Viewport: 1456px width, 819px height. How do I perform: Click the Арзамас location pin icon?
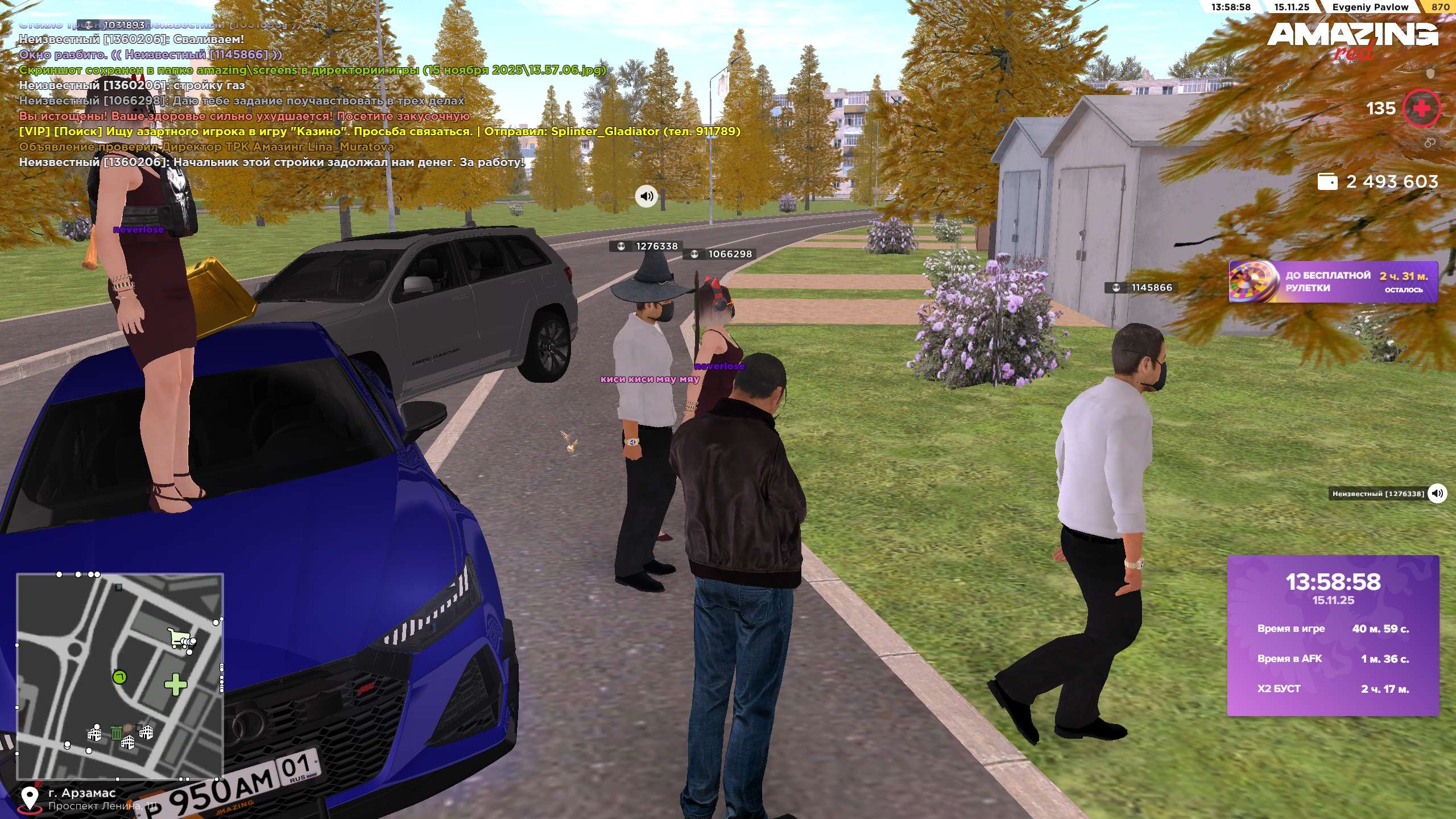(30, 799)
